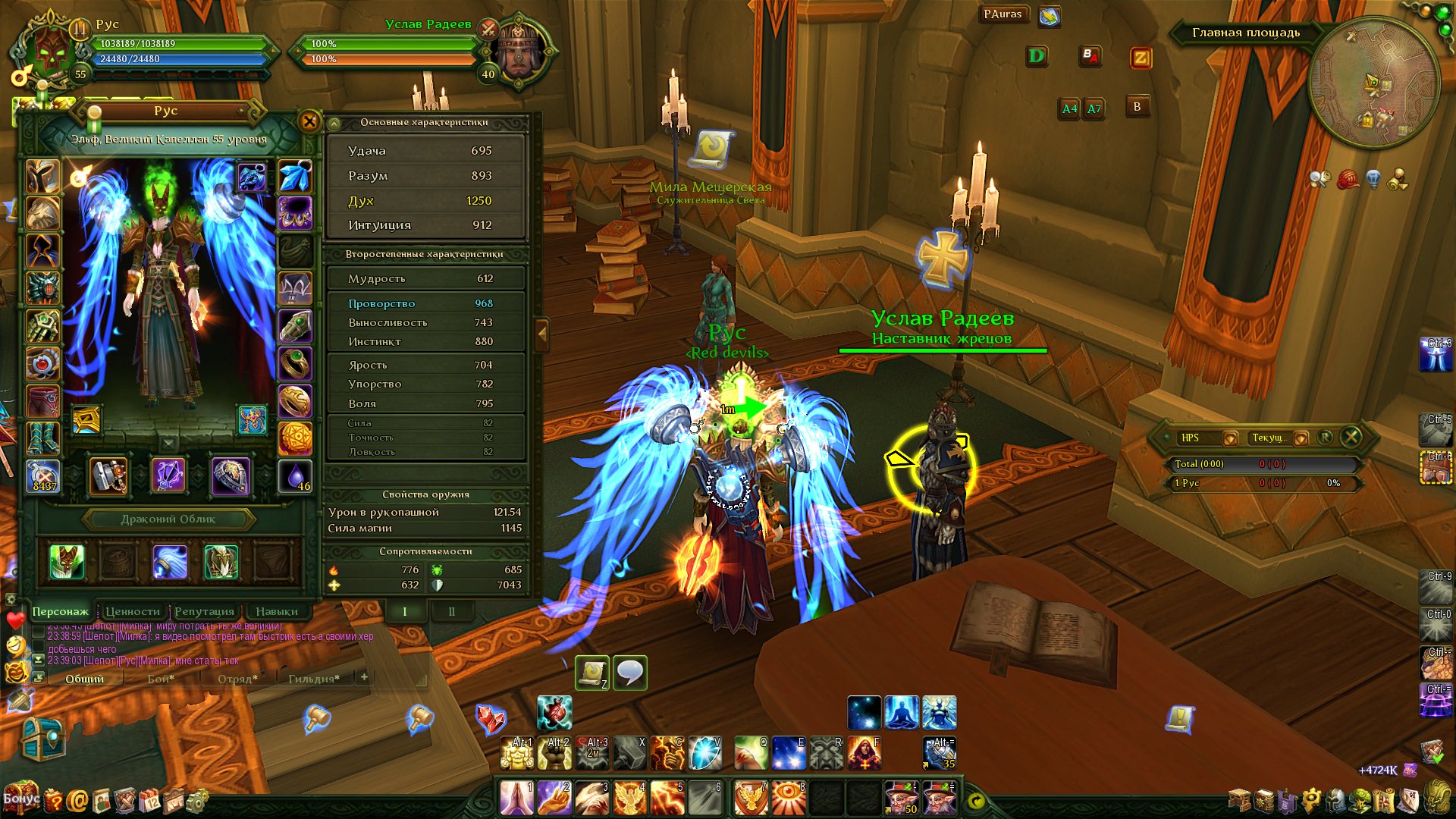Viewport: 1456px width, 819px height.
Task: Select the potion slot showing 46
Action: [x=295, y=477]
